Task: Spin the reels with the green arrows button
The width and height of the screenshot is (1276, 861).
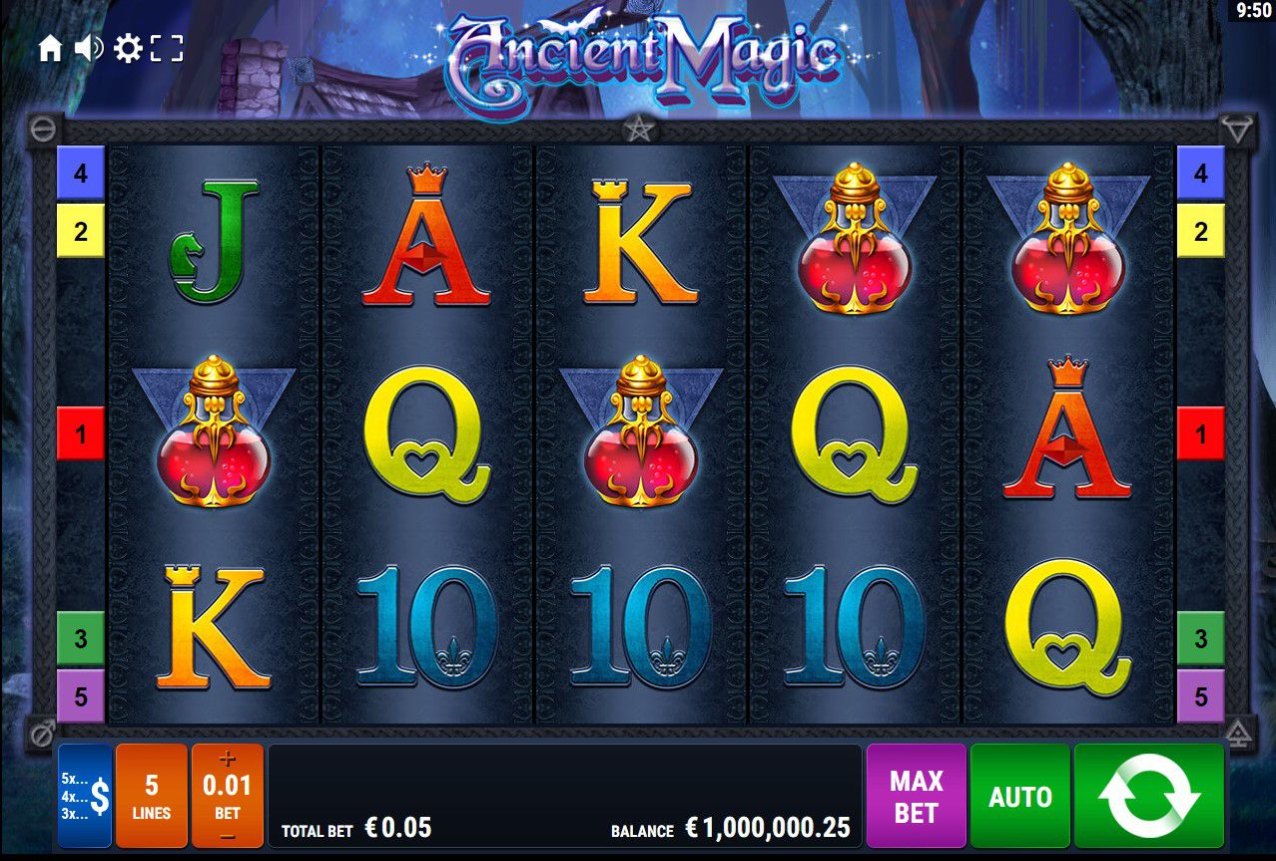Action: (x=1149, y=796)
